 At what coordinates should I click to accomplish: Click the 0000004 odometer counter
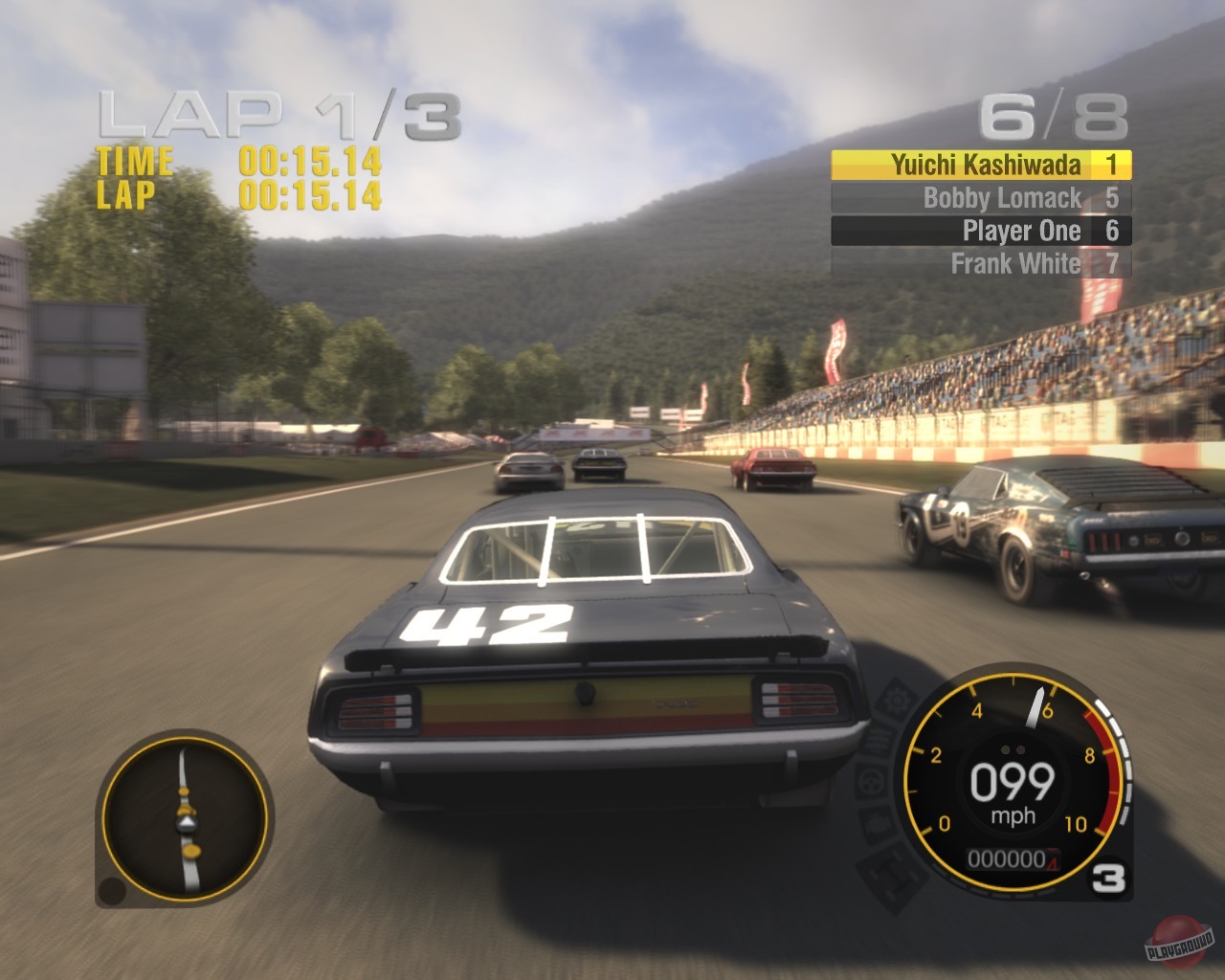1011,859
